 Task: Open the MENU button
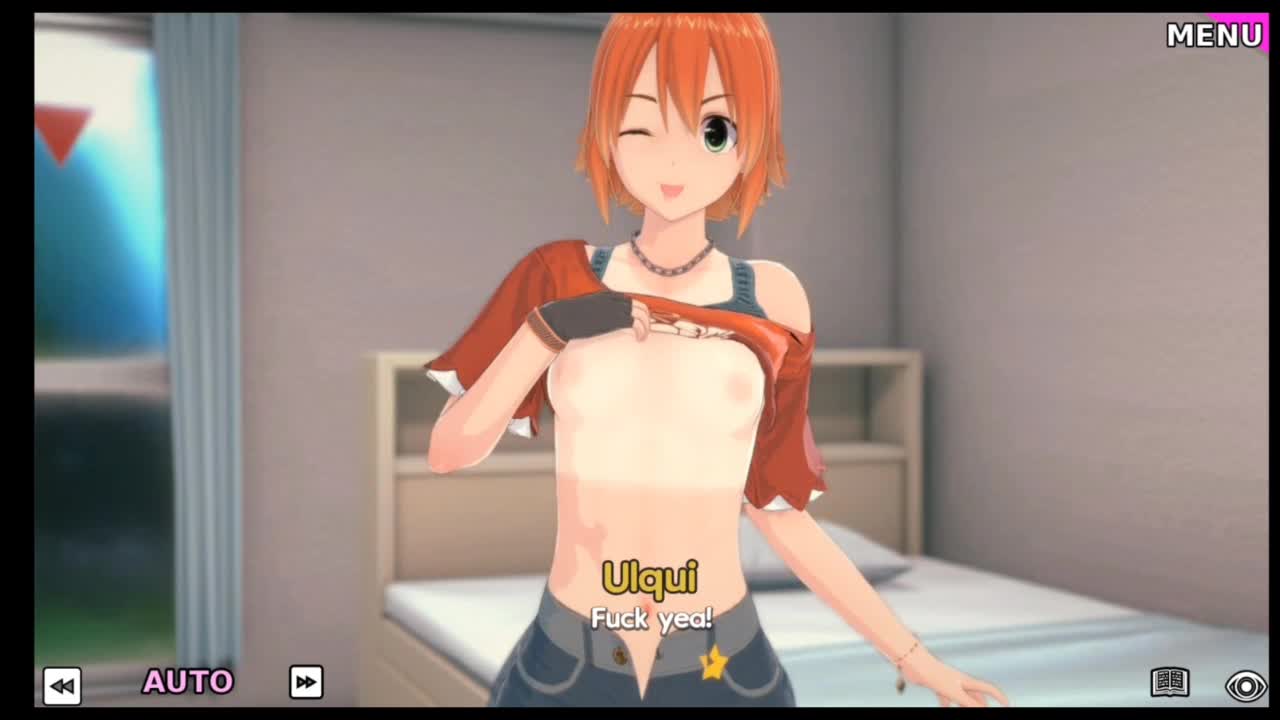pos(1214,35)
